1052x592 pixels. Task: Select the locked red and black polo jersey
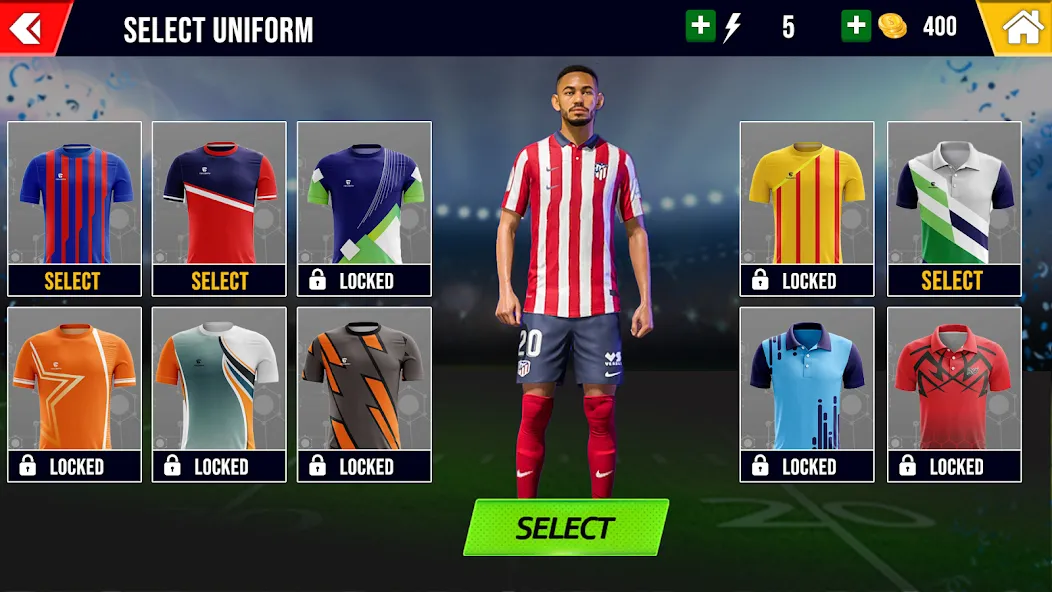pos(953,394)
